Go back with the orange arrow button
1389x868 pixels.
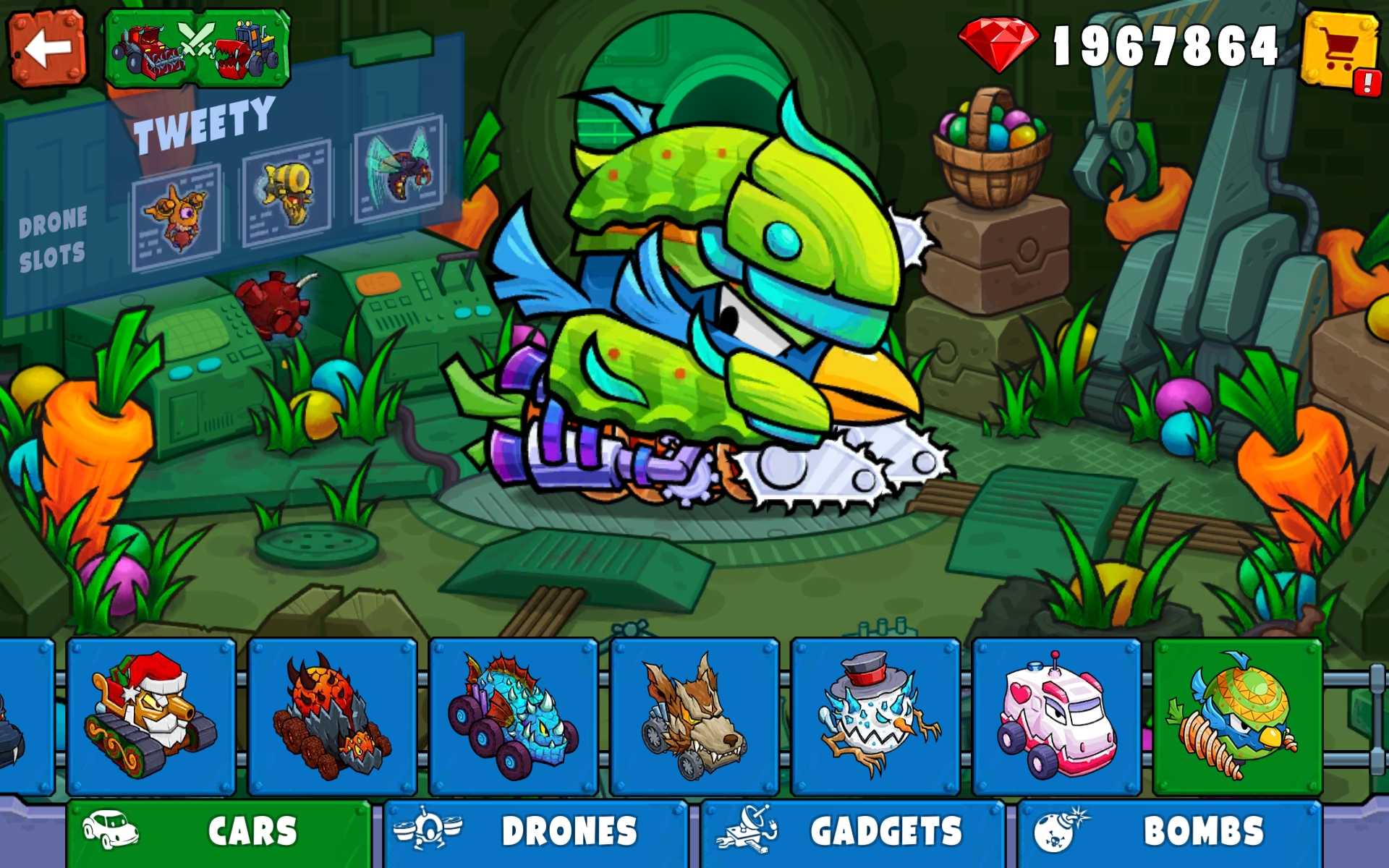pos(47,48)
